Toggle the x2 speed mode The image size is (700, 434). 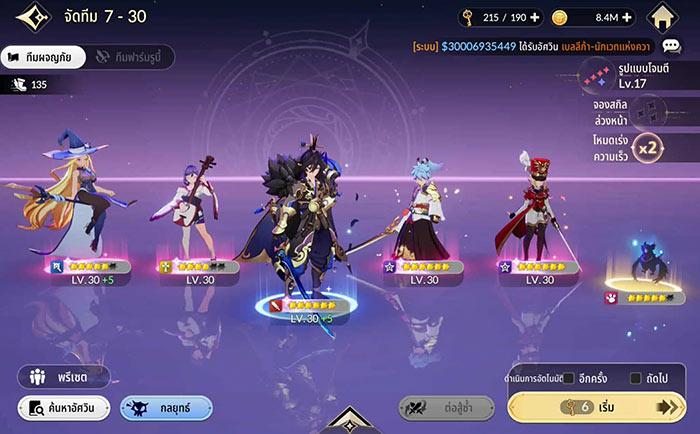coord(650,148)
